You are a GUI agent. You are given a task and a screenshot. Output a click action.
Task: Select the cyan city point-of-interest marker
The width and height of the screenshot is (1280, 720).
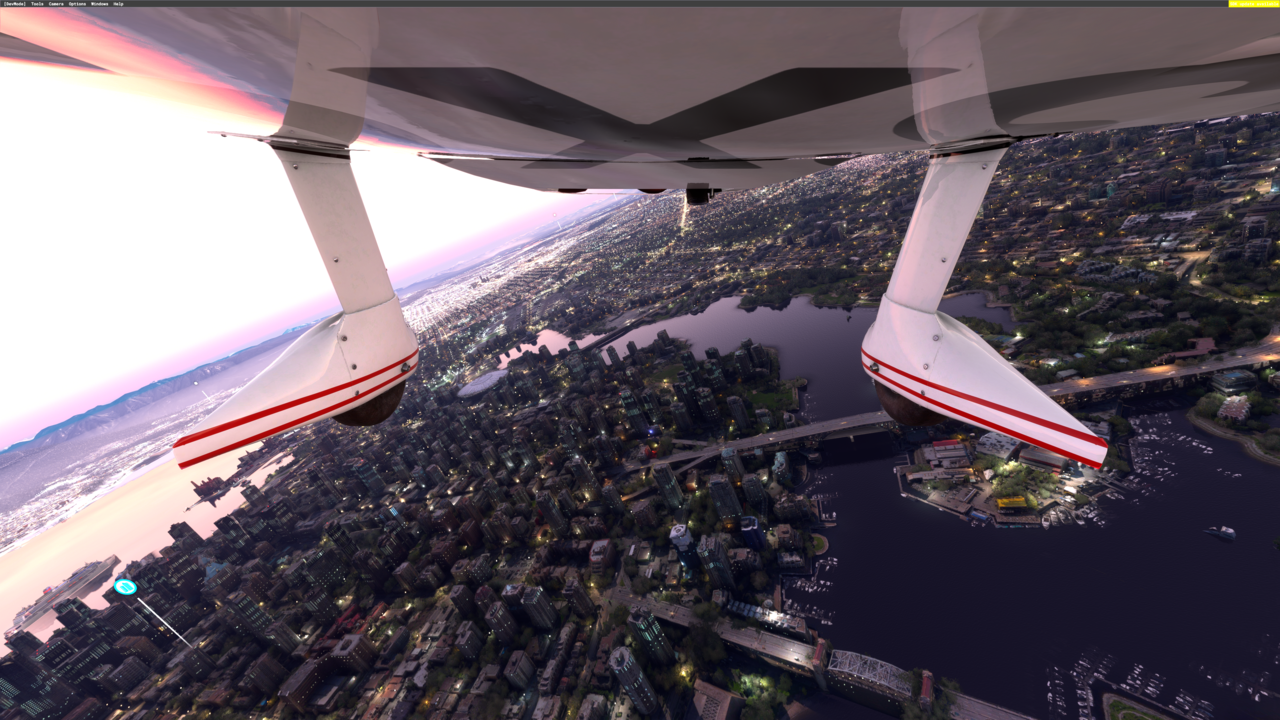(125, 587)
